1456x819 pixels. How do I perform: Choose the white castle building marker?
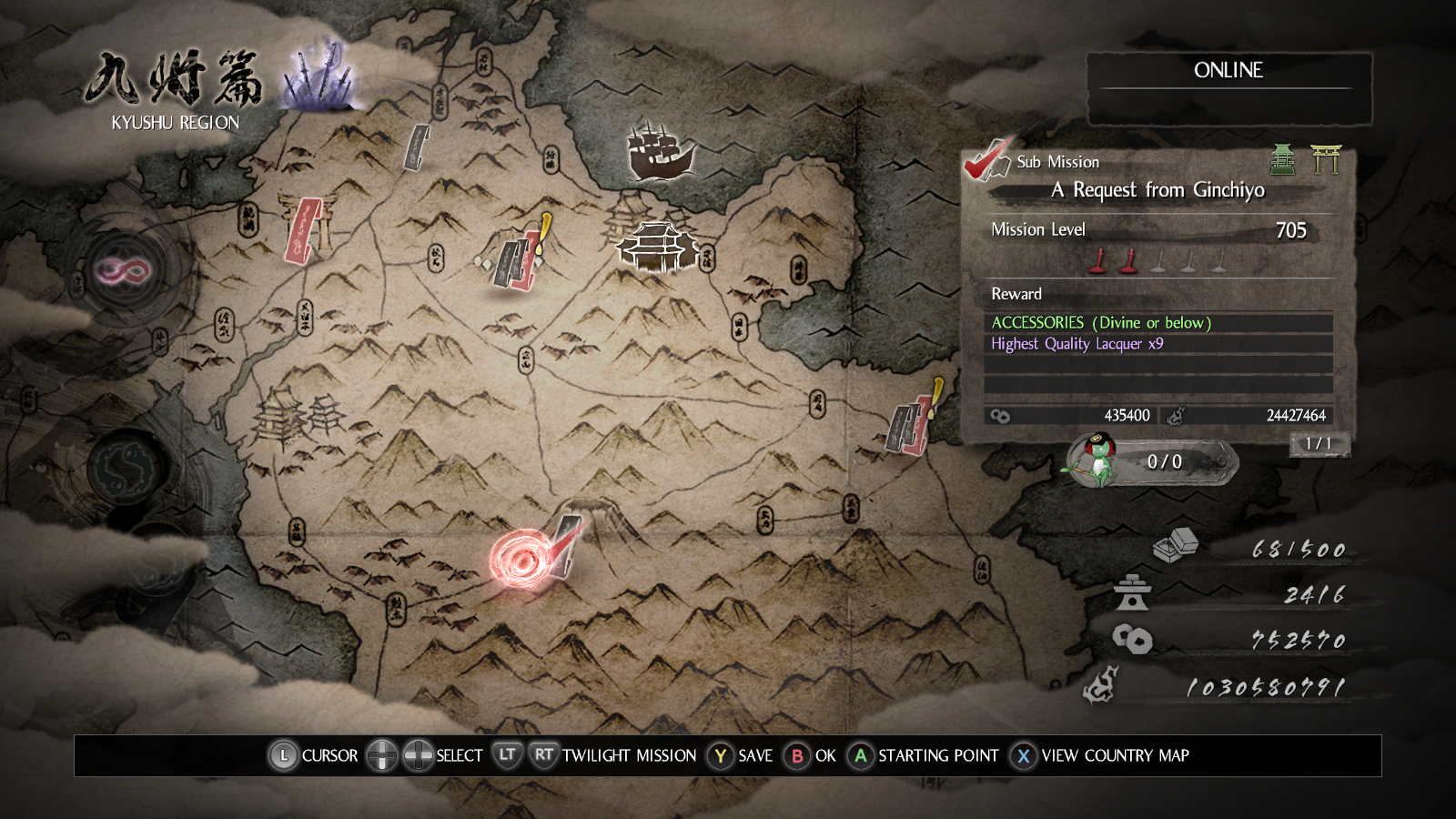pos(657,246)
